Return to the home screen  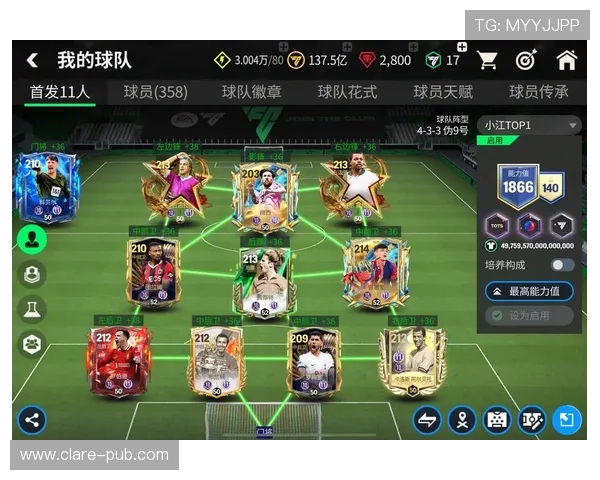(x=566, y=60)
